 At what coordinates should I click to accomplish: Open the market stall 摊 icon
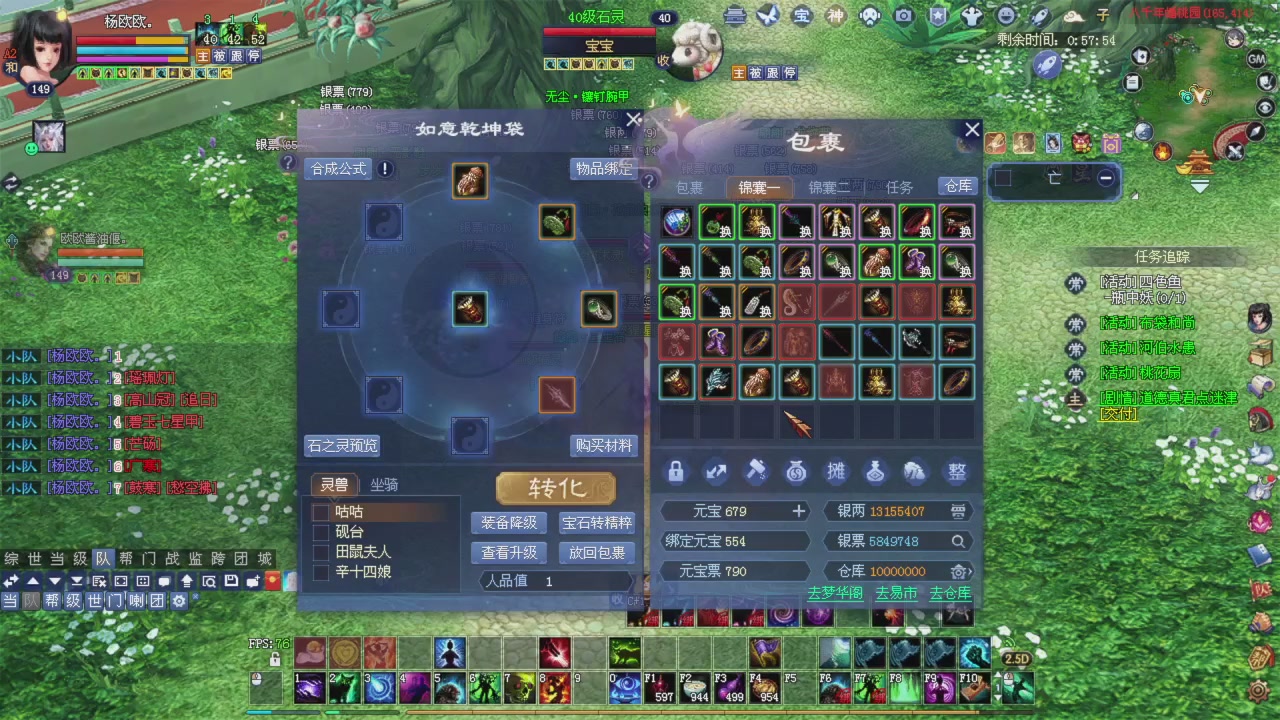pyautogui.click(x=836, y=472)
